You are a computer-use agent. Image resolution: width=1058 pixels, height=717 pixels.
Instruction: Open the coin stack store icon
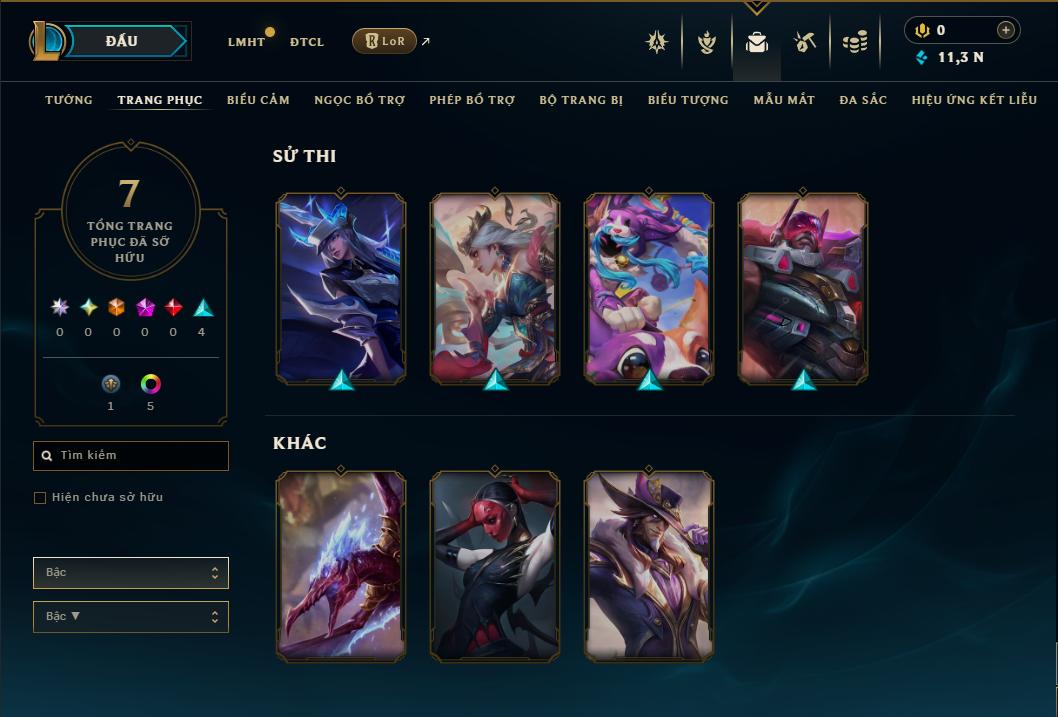pyautogui.click(x=854, y=42)
